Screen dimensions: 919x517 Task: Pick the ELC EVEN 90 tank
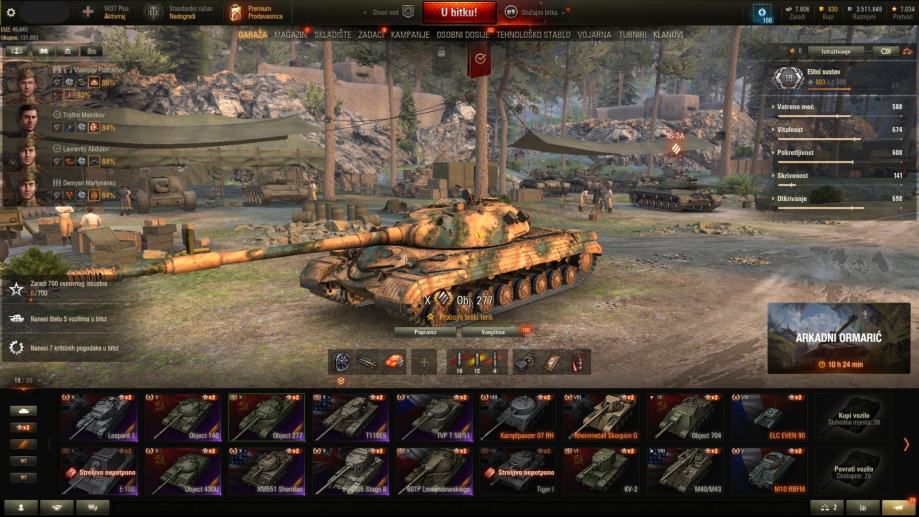point(771,417)
